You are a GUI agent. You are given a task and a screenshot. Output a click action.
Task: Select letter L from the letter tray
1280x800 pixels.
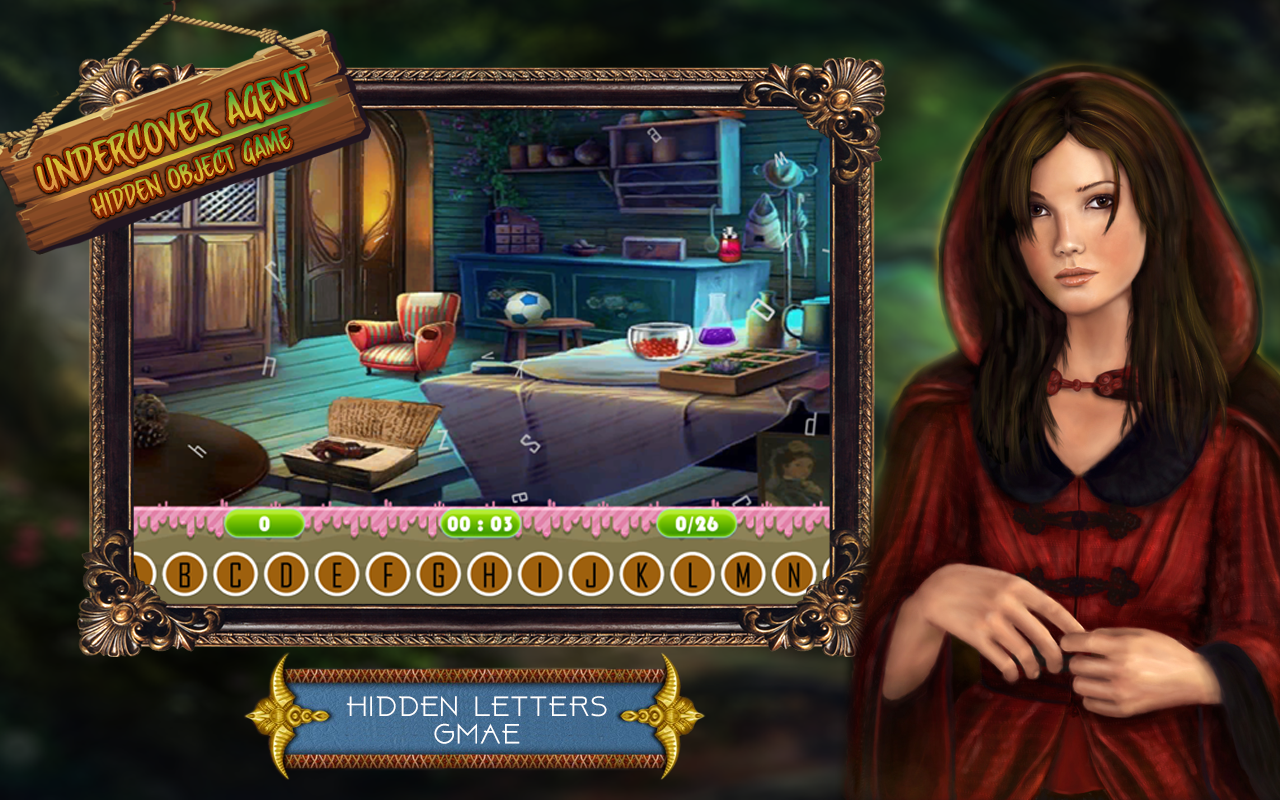[x=692, y=573]
